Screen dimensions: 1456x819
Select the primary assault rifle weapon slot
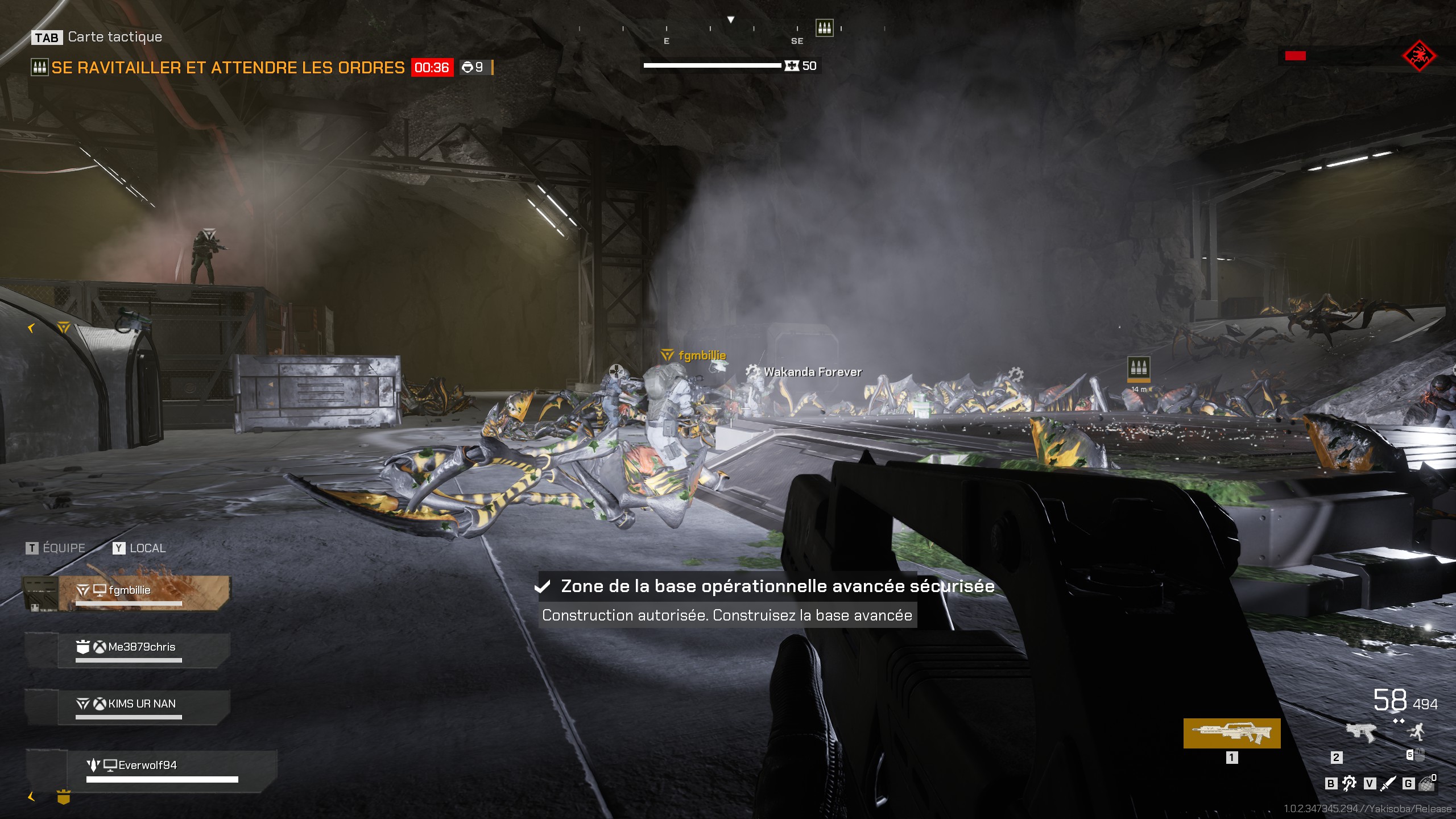[1231, 733]
